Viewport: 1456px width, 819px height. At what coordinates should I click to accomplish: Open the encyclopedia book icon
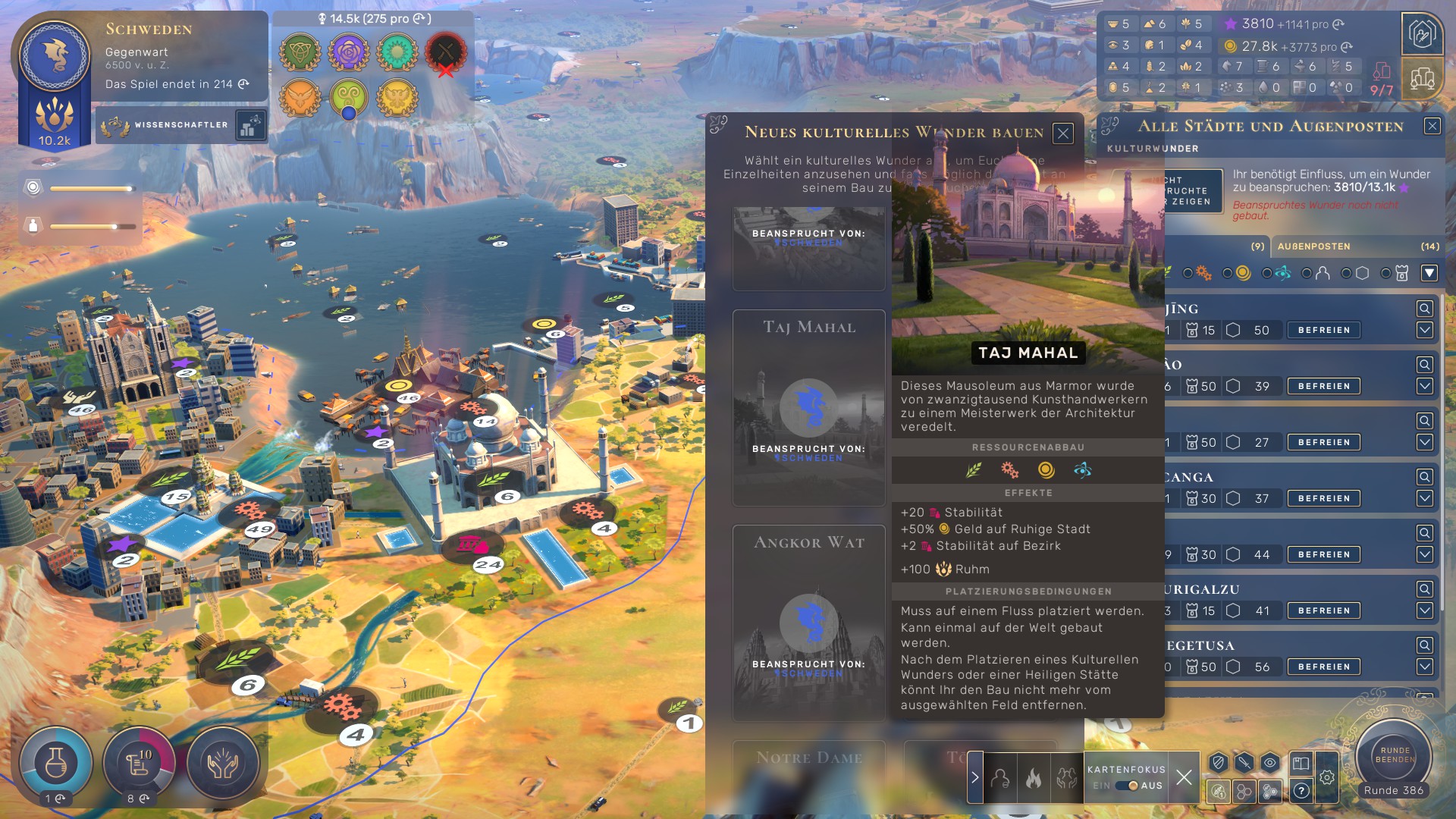click(x=1301, y=763)
